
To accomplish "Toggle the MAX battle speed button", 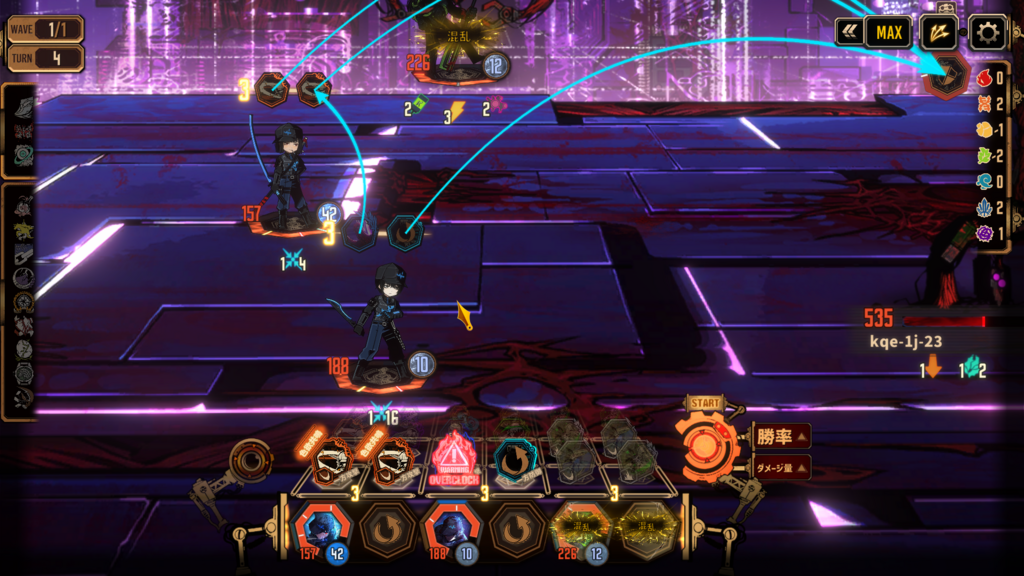I will [888, 33].
